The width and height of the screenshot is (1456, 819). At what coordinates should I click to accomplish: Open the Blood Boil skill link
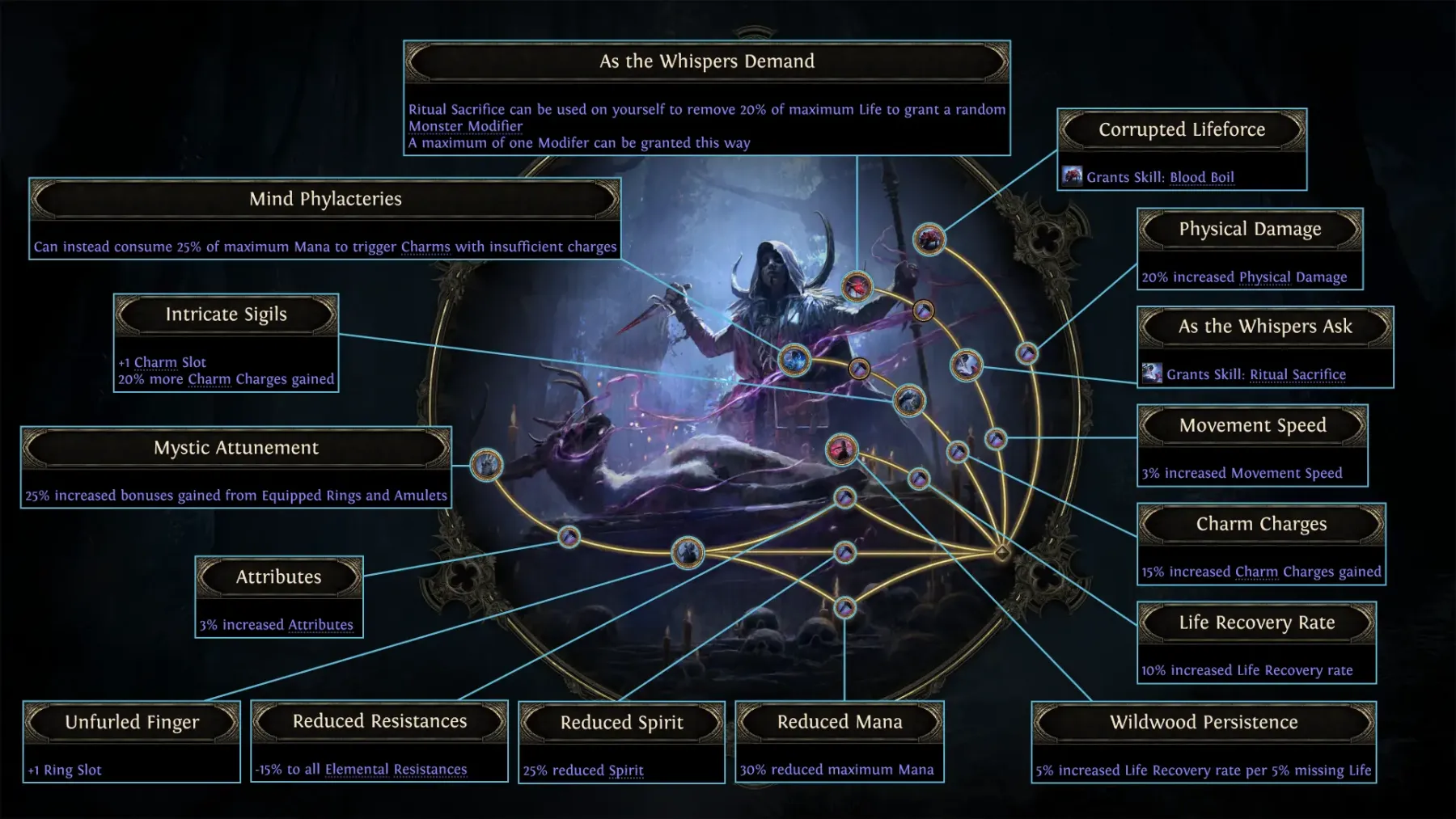point(1201,177)
